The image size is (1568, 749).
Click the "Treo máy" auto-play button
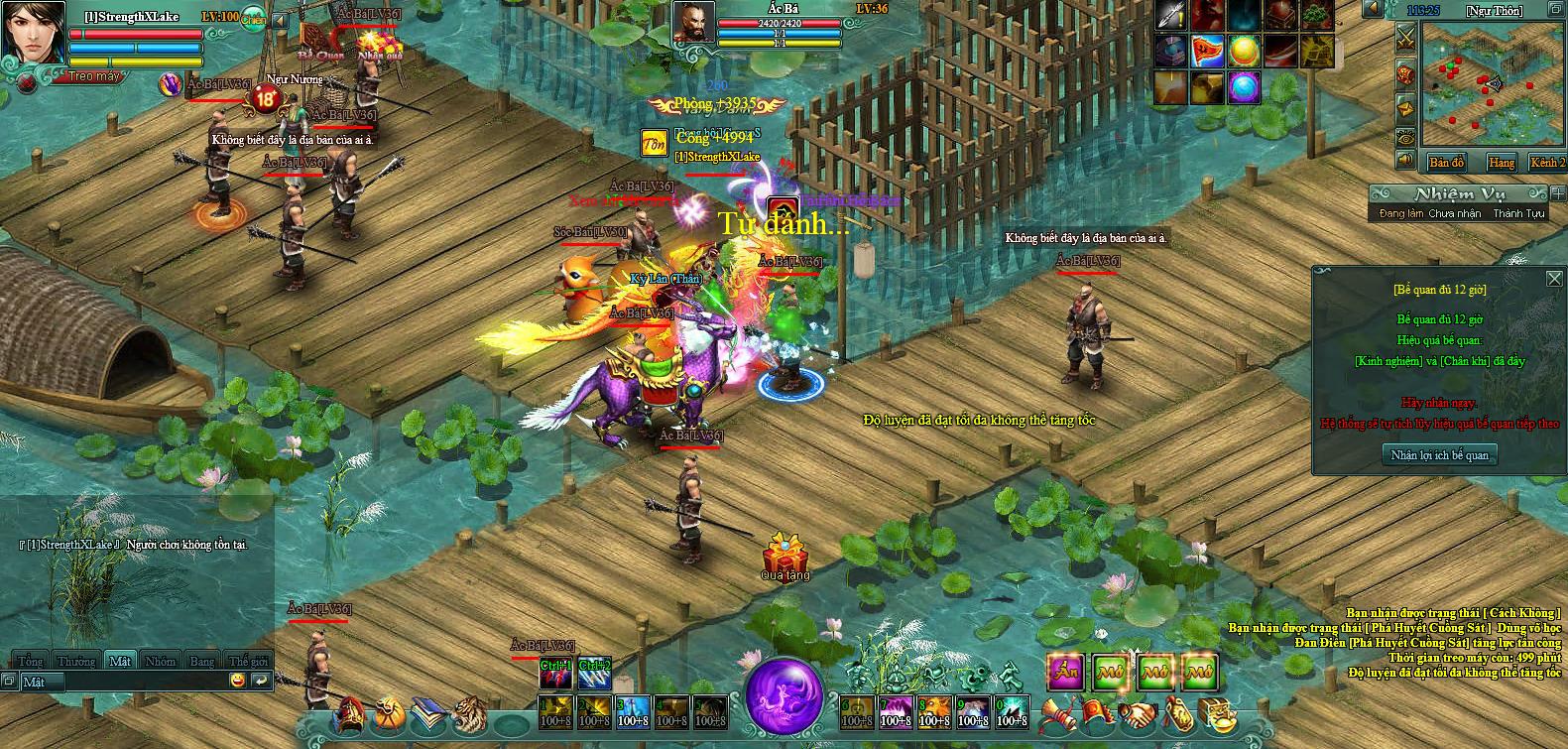(94, 76)
